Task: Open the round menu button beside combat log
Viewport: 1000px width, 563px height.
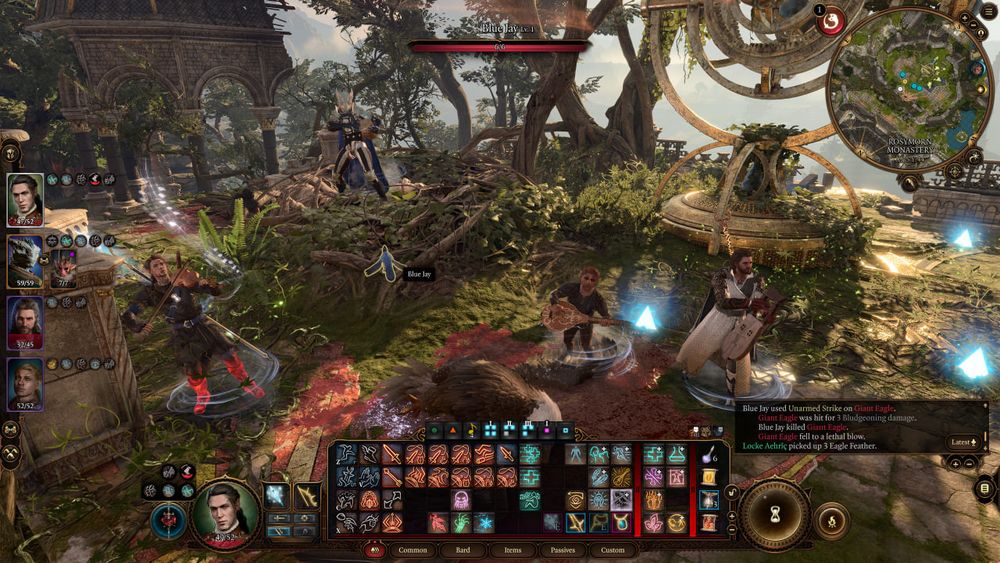Action: 985,487
